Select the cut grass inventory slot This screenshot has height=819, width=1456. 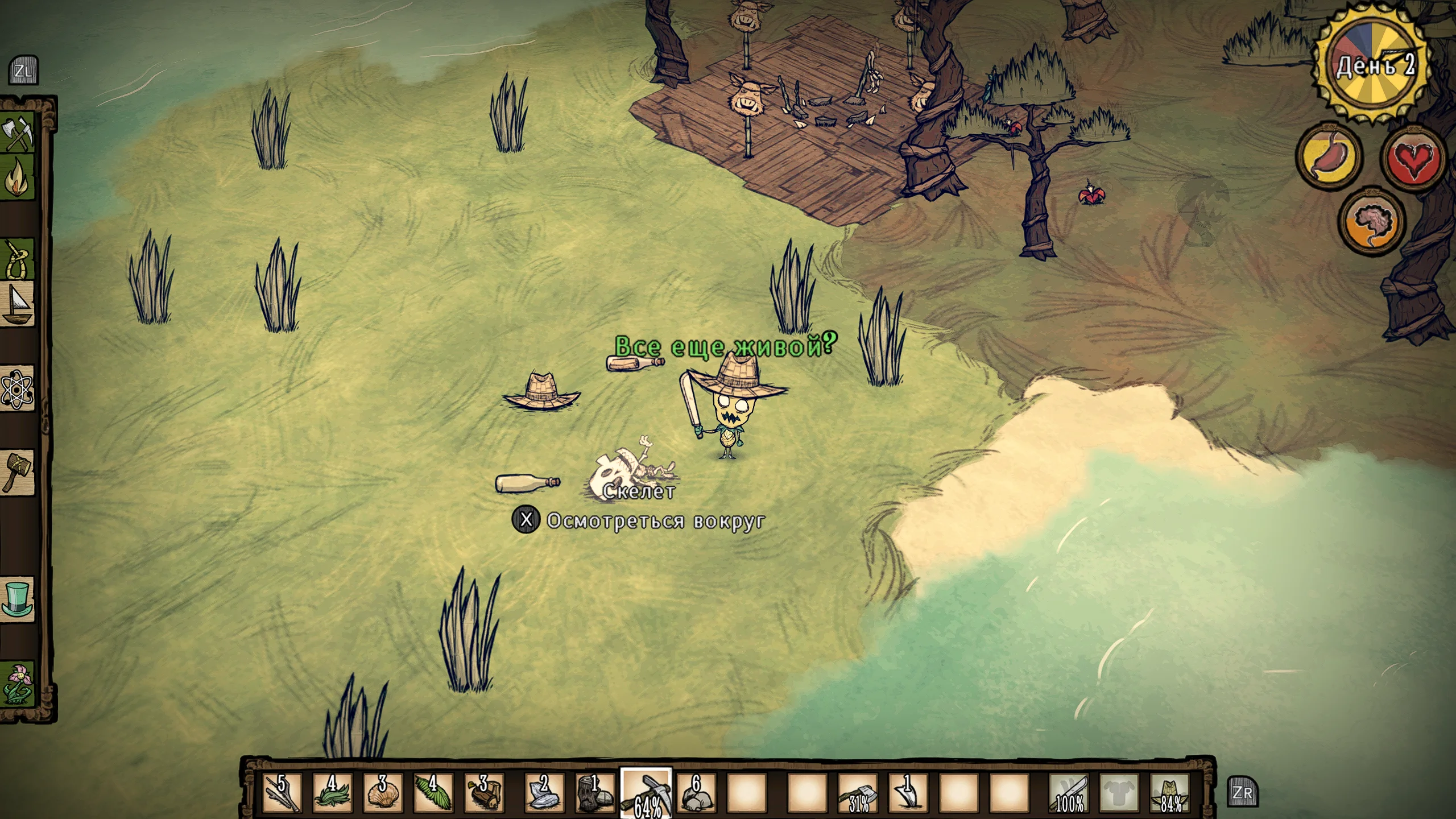click(333, 792)
